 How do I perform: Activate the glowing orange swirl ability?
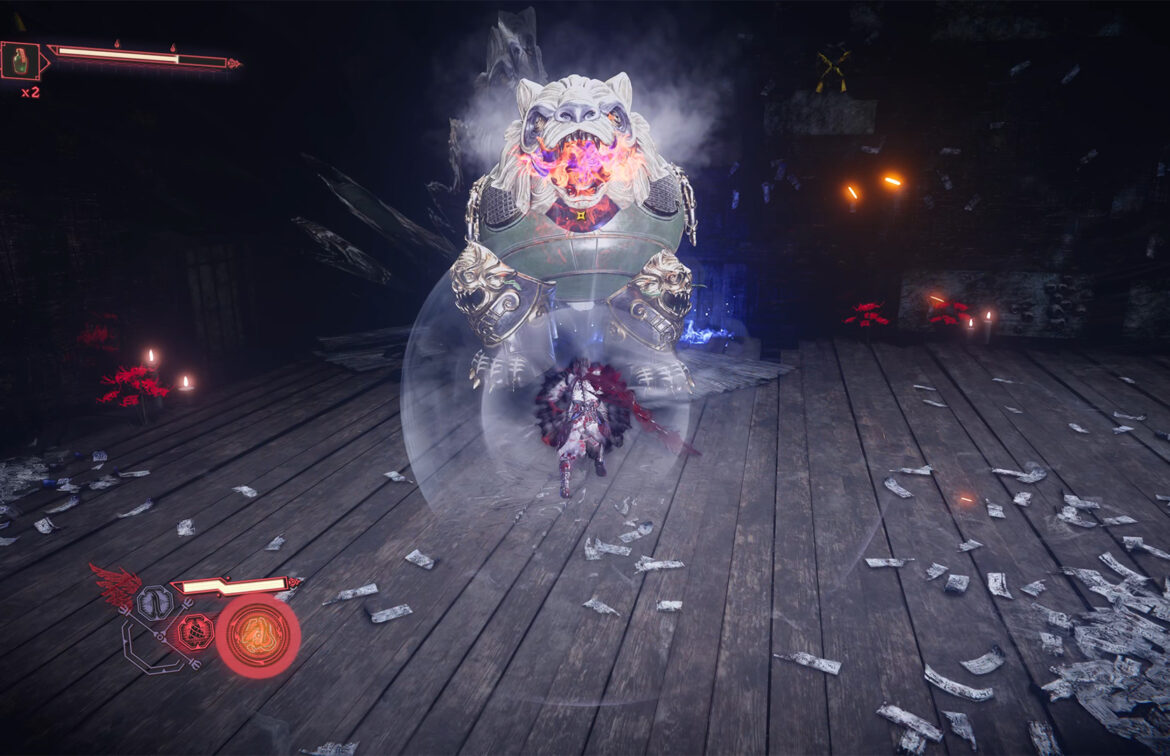(x=258, y=635)
